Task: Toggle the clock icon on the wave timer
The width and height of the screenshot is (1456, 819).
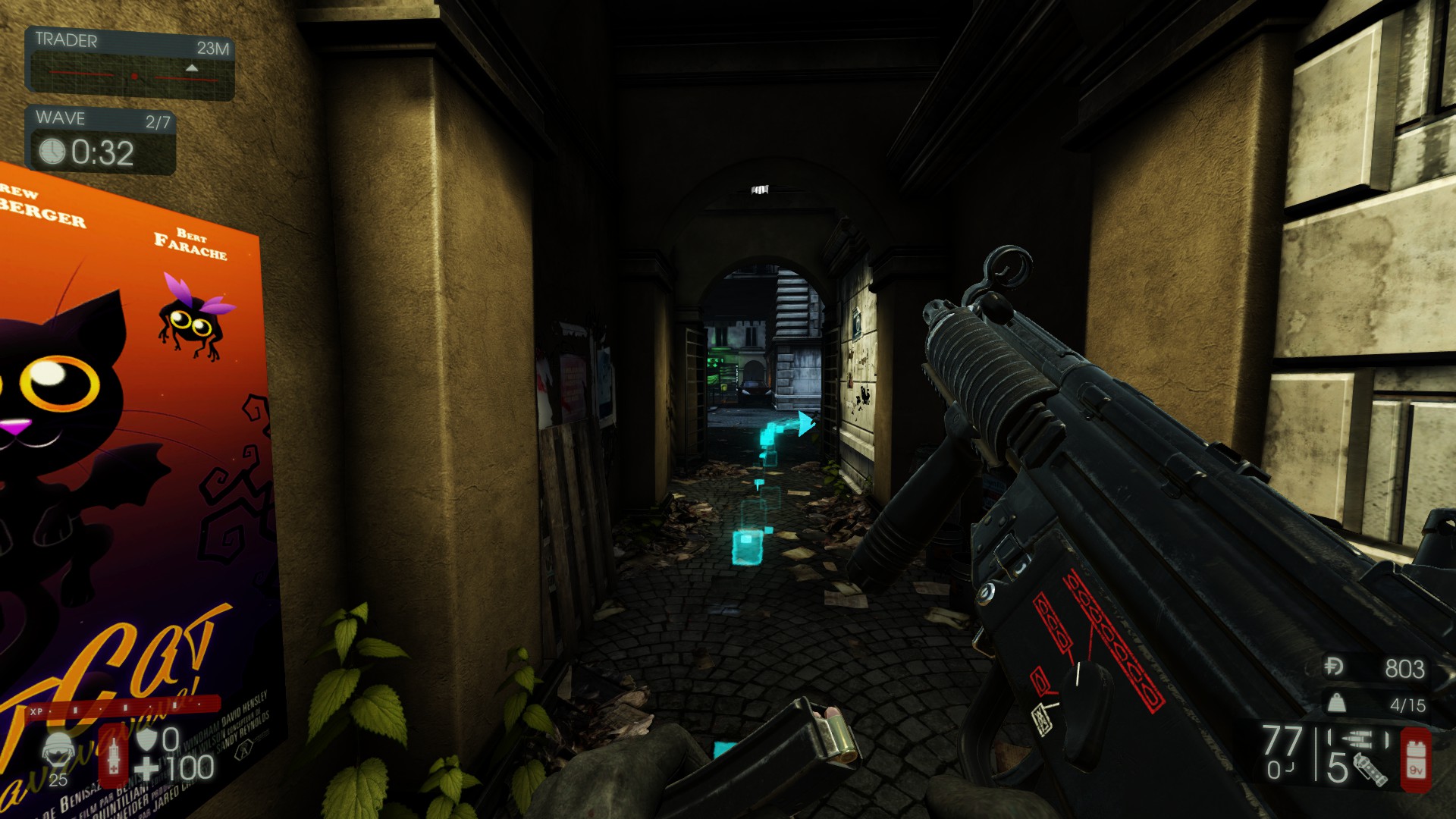Action: coord(52,151)
